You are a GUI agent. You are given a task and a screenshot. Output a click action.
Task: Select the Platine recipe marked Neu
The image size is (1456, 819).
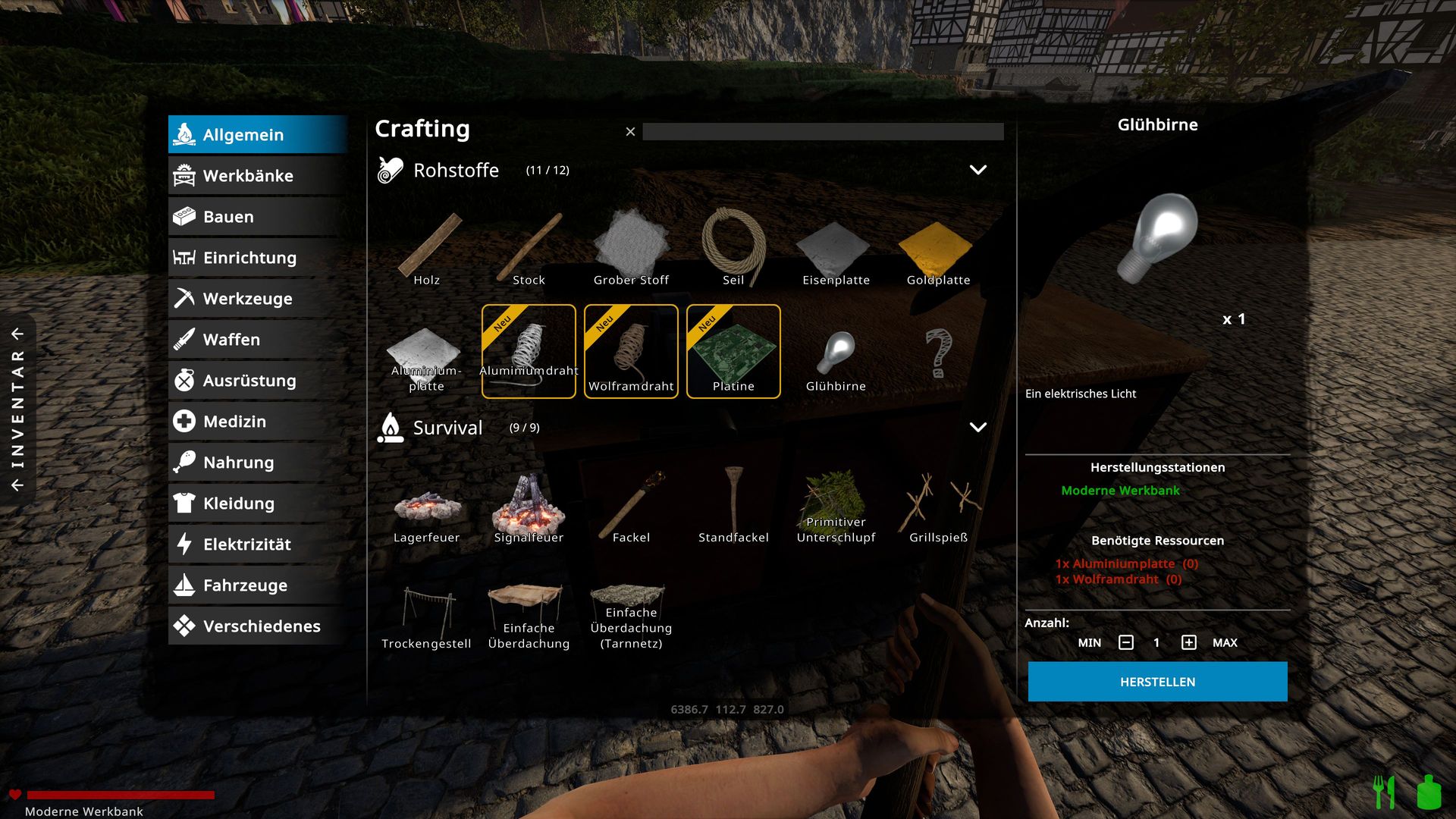(733, 351)
